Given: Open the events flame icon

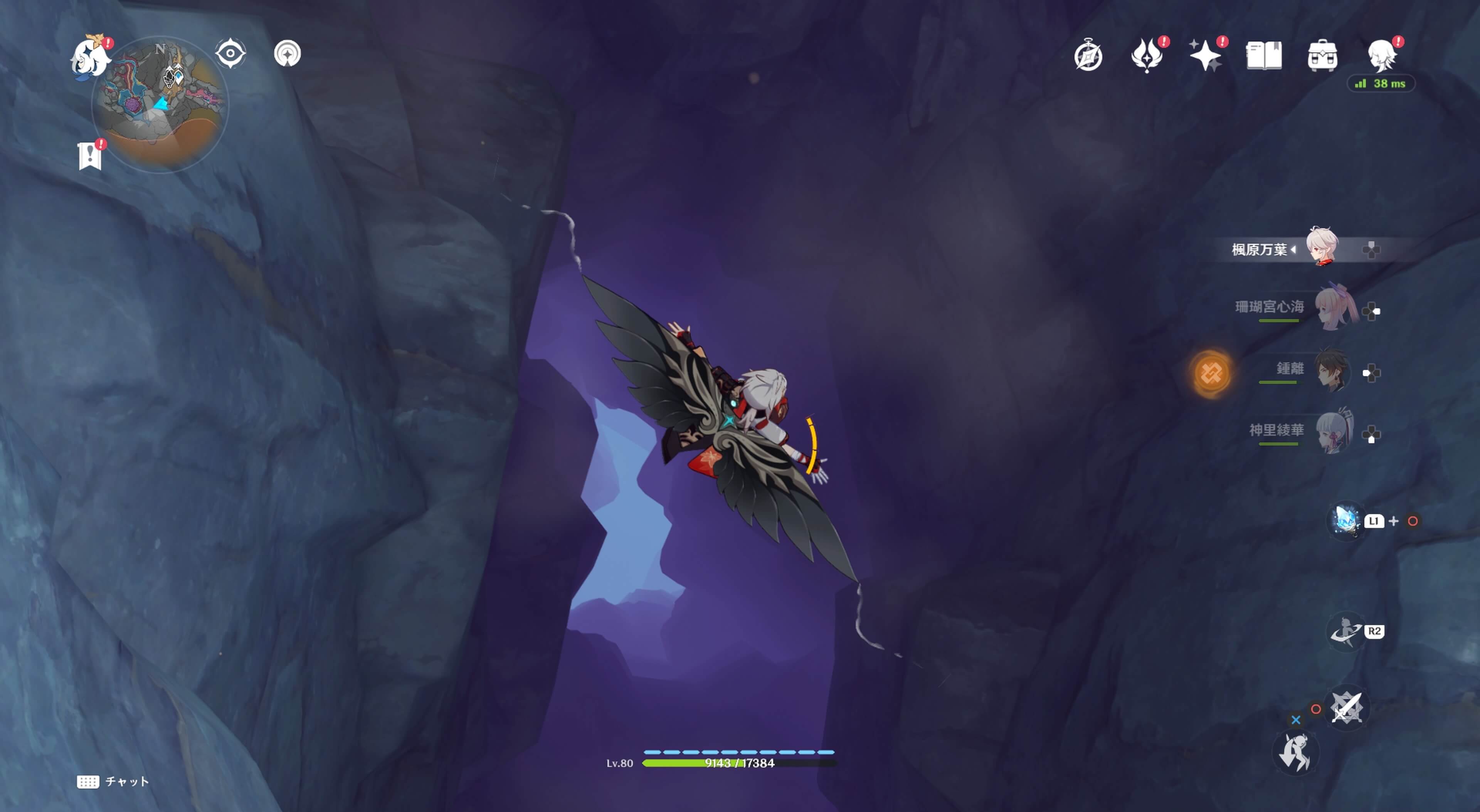Looking at the screenshot, I should [x=1147, y=56].
